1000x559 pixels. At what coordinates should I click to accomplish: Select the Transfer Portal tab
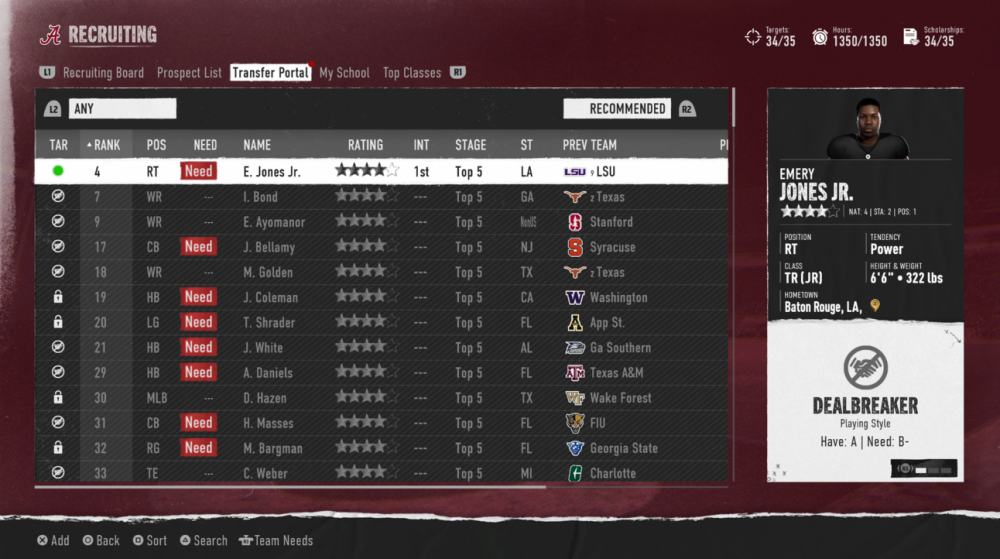270,73
